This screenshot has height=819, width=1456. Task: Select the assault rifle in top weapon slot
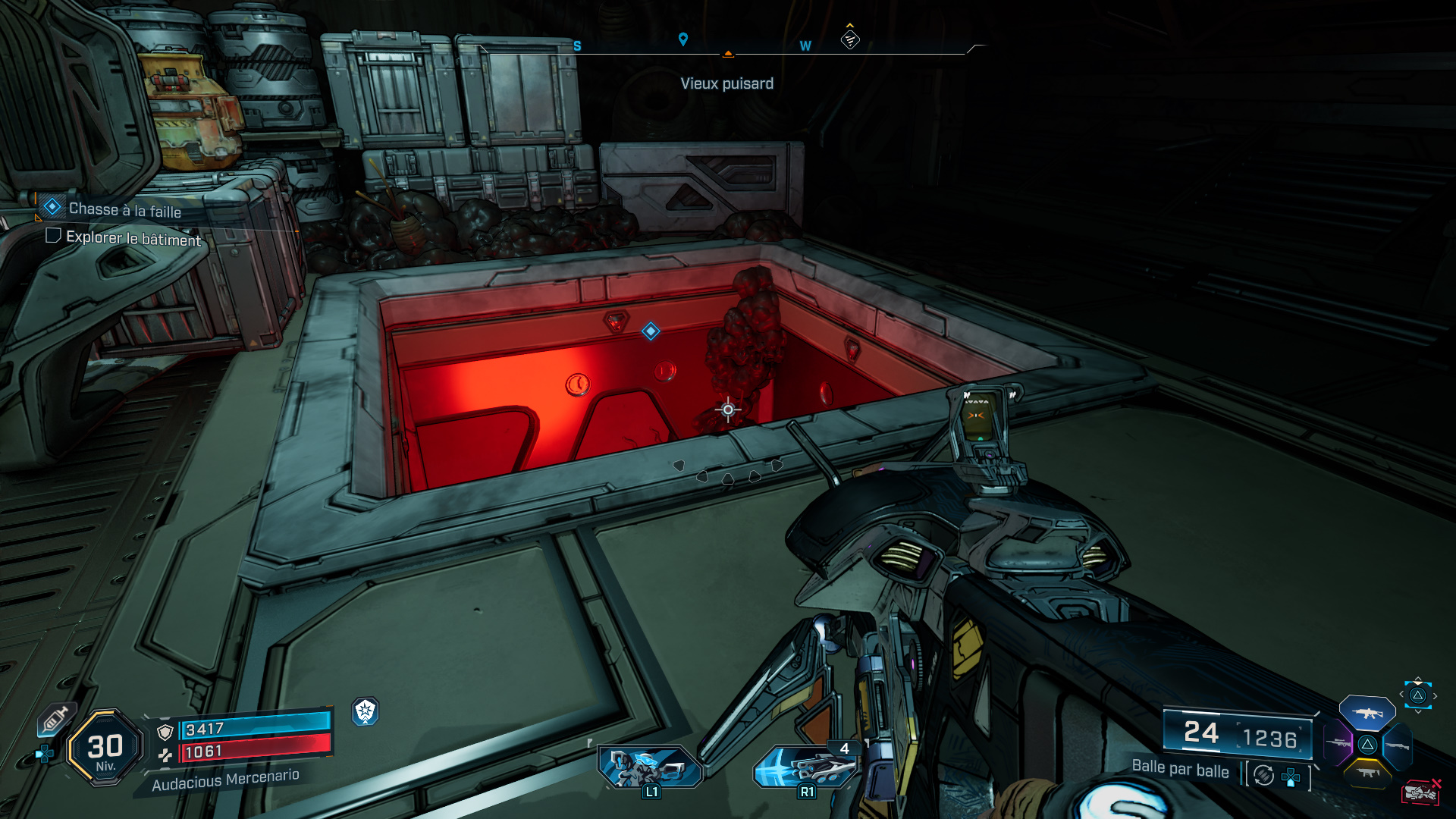click(x=1367, y=714)
